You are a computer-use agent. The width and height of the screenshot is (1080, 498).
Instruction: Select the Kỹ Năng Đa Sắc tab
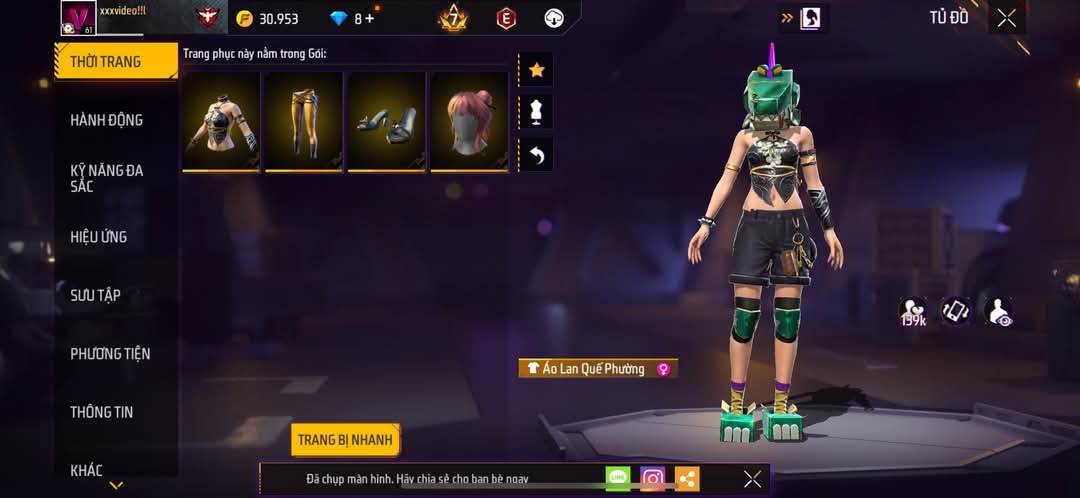[x=107, y=178]
